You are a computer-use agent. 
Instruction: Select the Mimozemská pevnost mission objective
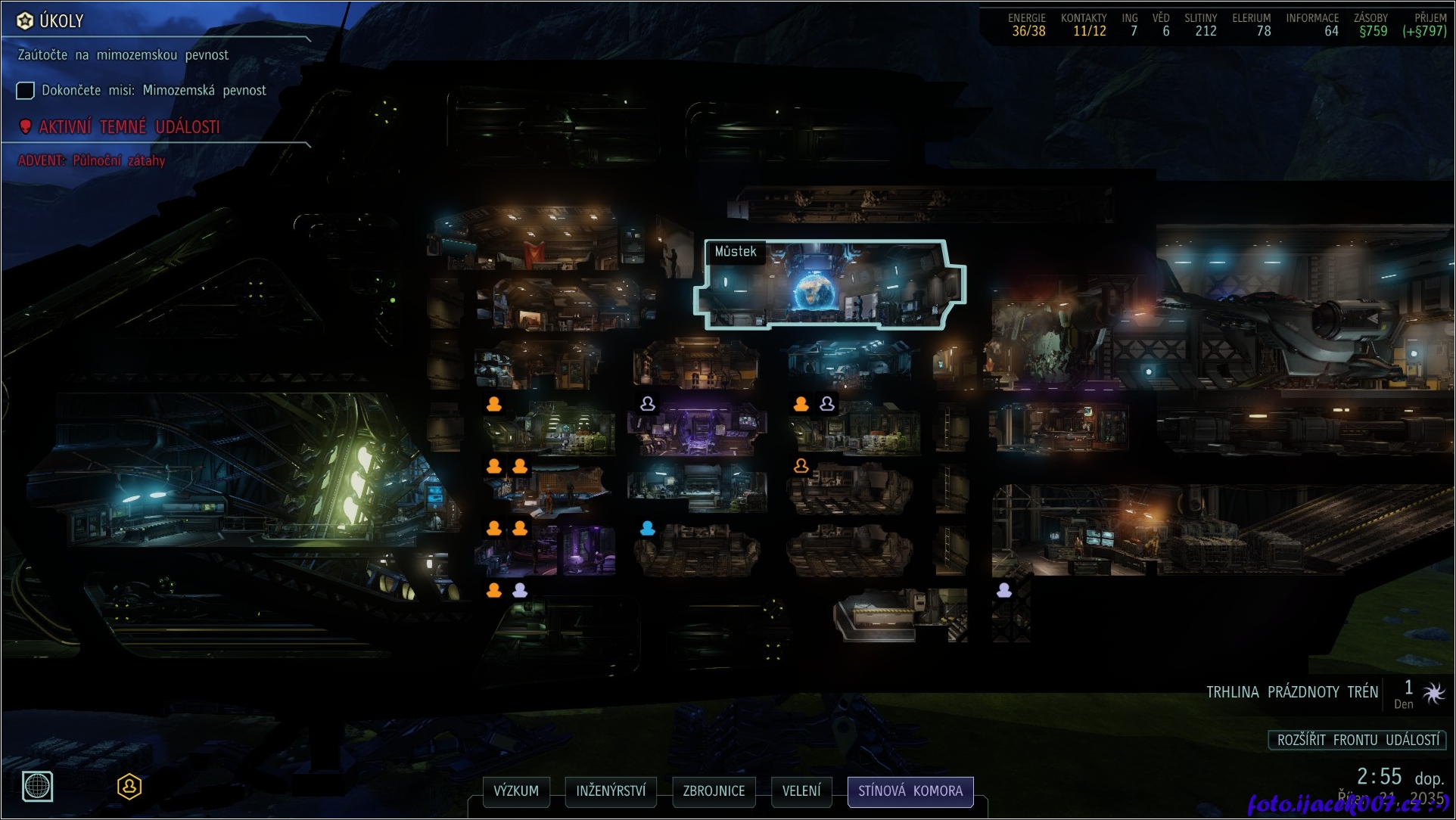(x=153, y=91)
